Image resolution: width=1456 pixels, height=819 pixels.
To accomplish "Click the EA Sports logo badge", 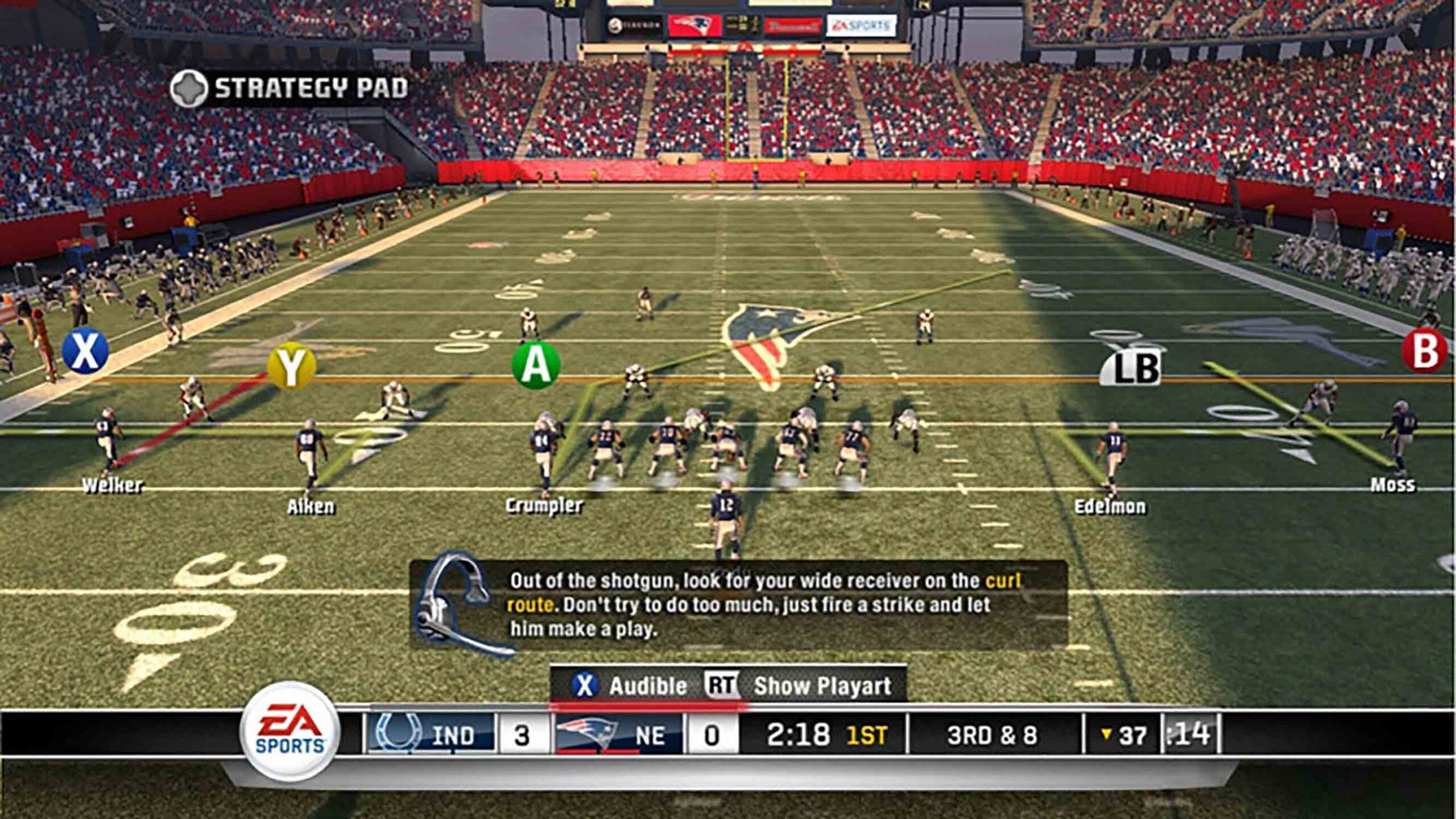I will tap(290, 731).
